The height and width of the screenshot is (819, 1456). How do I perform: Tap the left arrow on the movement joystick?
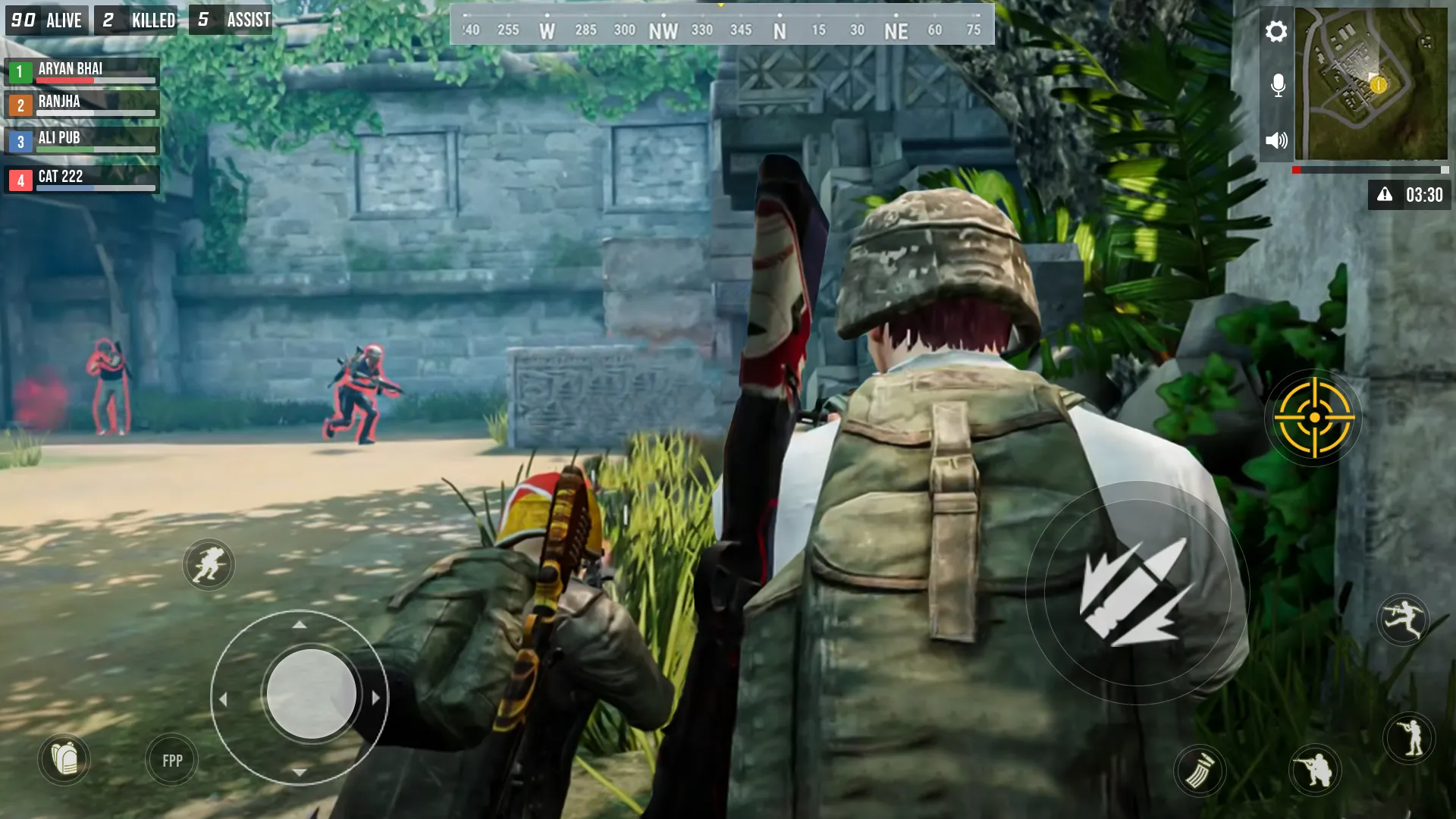(224, 698)
